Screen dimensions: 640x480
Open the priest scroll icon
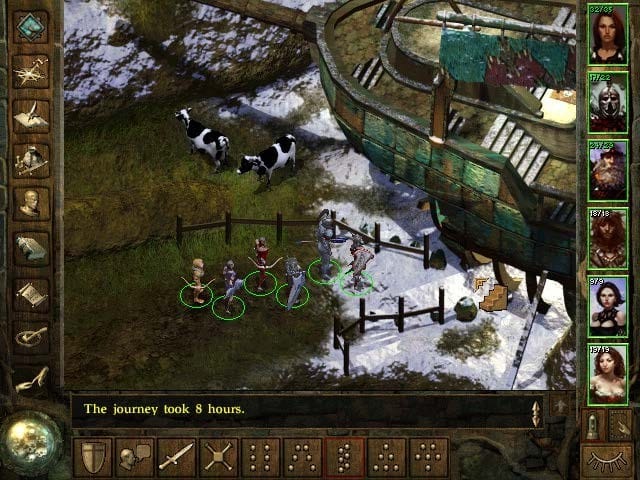(x=31, y=293)
